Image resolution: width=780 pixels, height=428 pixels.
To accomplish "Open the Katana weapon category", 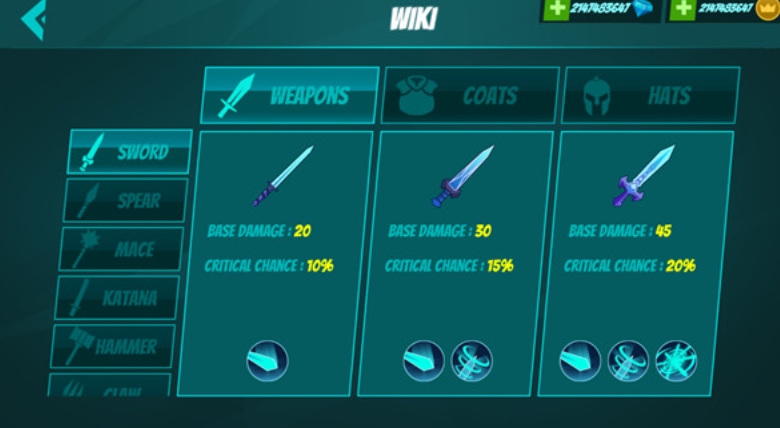I will click(x=117, y=298).
